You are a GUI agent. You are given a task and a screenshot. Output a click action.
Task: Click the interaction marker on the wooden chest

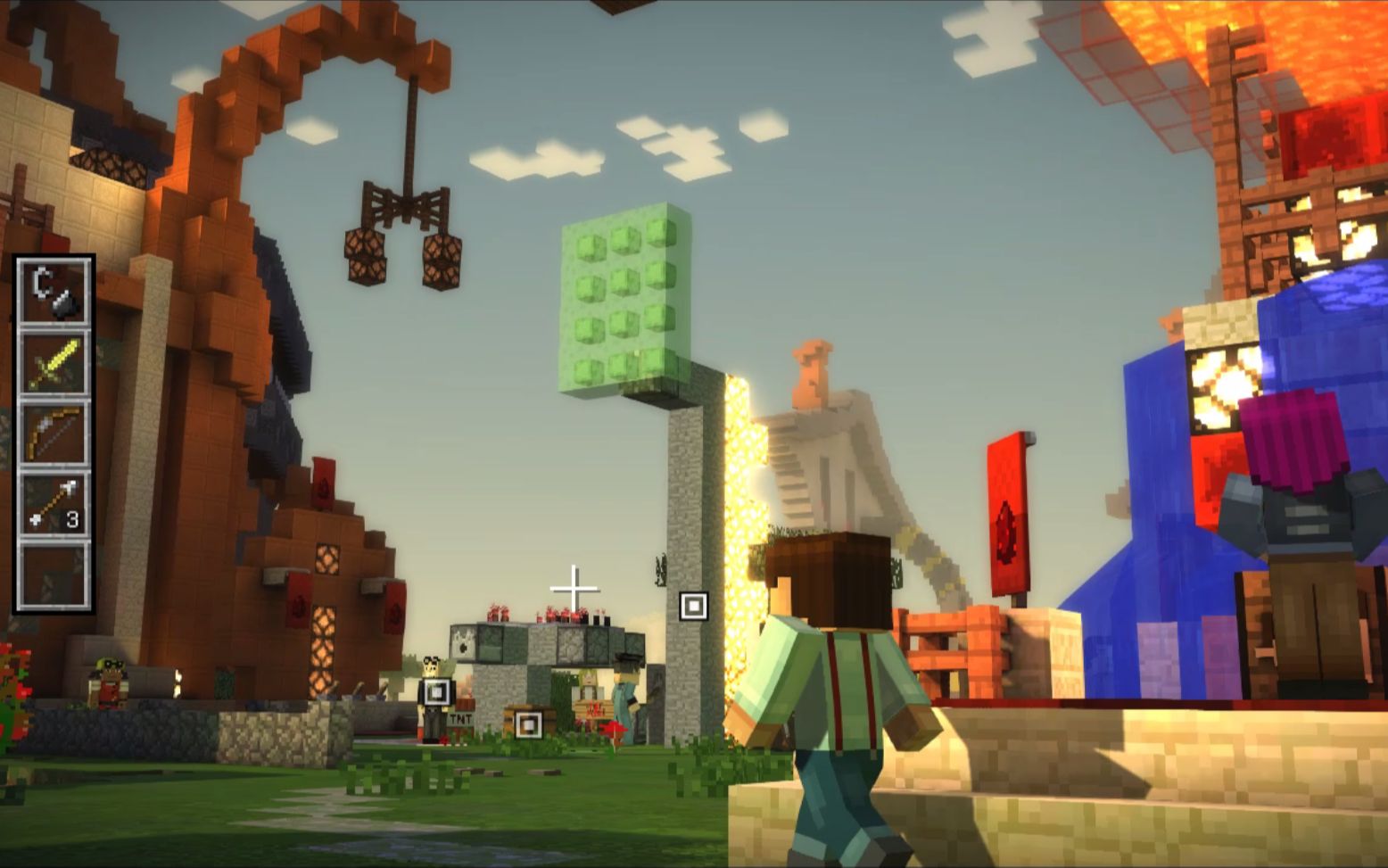click(x=528, y=723)
